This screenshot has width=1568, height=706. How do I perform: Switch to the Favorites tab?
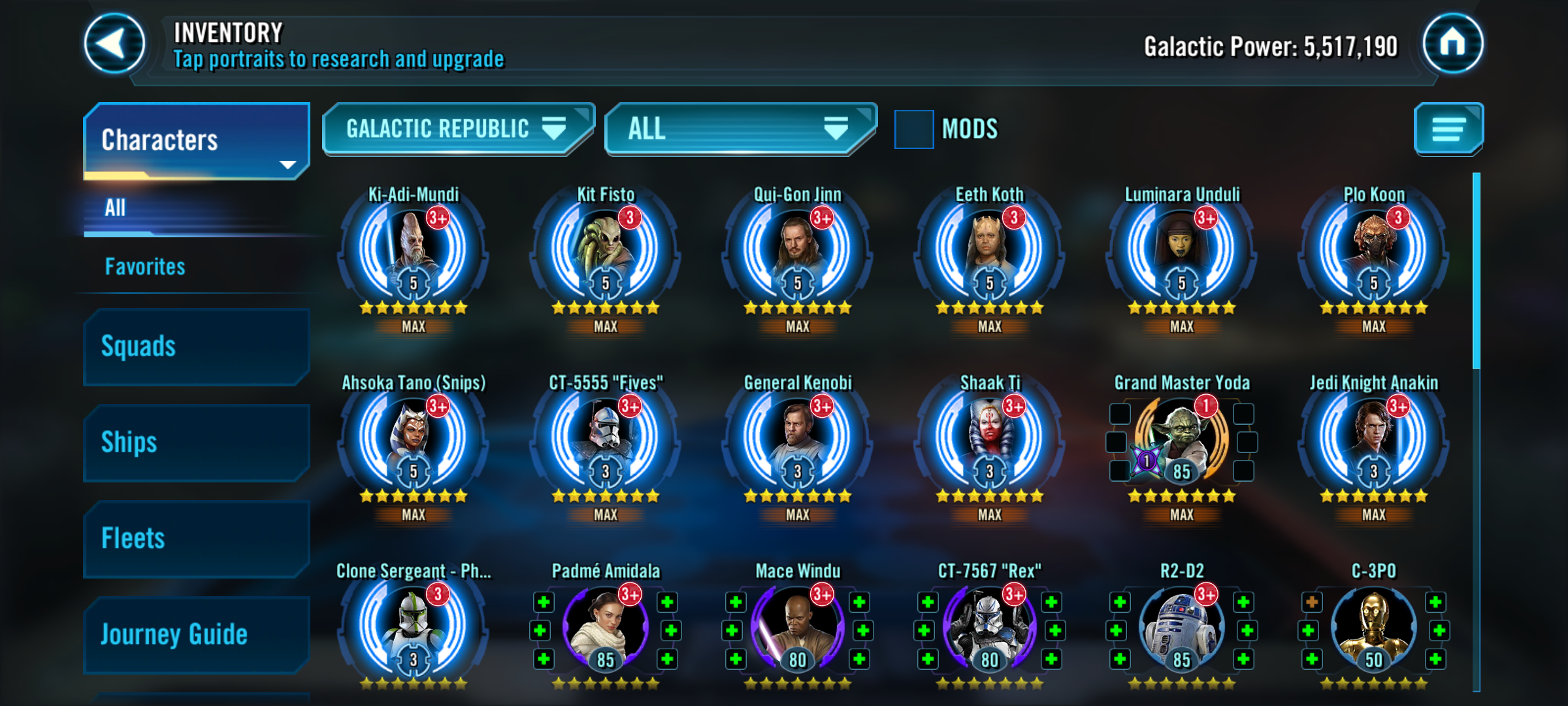tap(145, 266)
